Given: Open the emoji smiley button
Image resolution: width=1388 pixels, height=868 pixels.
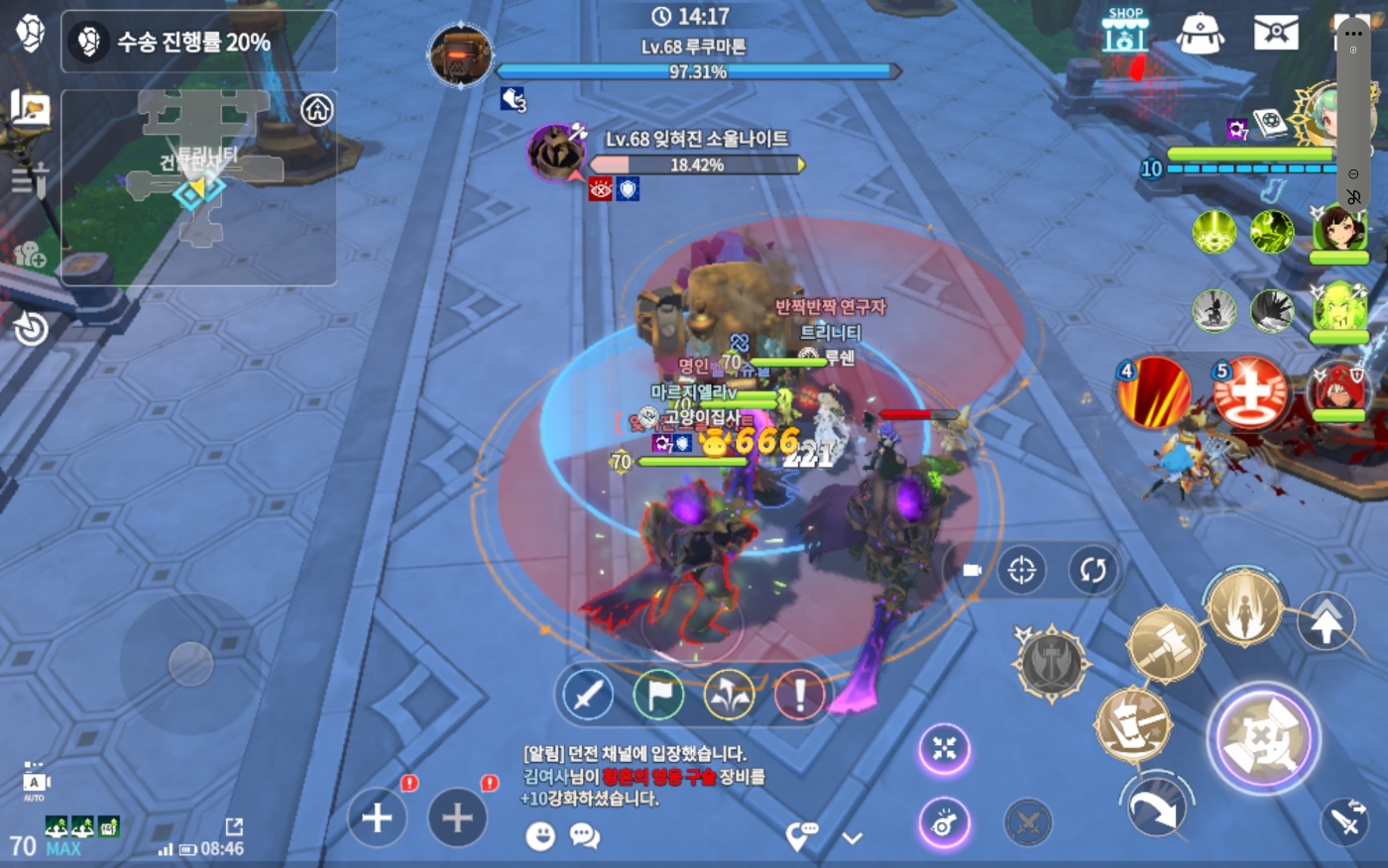Looking at the screenshot, I should pos(540,836).
